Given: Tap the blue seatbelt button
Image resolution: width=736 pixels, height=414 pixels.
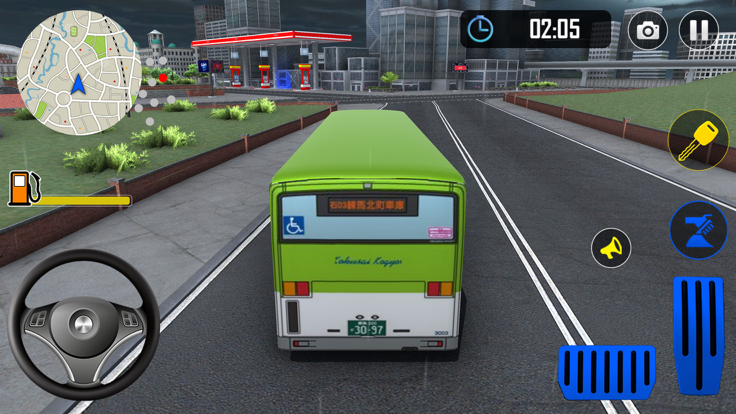Looking at the screenshot, I should coord(697,229).
